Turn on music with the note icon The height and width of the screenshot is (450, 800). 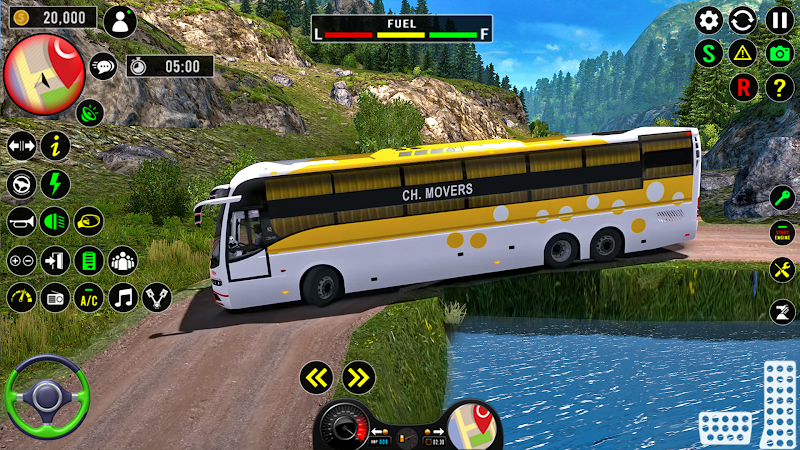(123, 297)
